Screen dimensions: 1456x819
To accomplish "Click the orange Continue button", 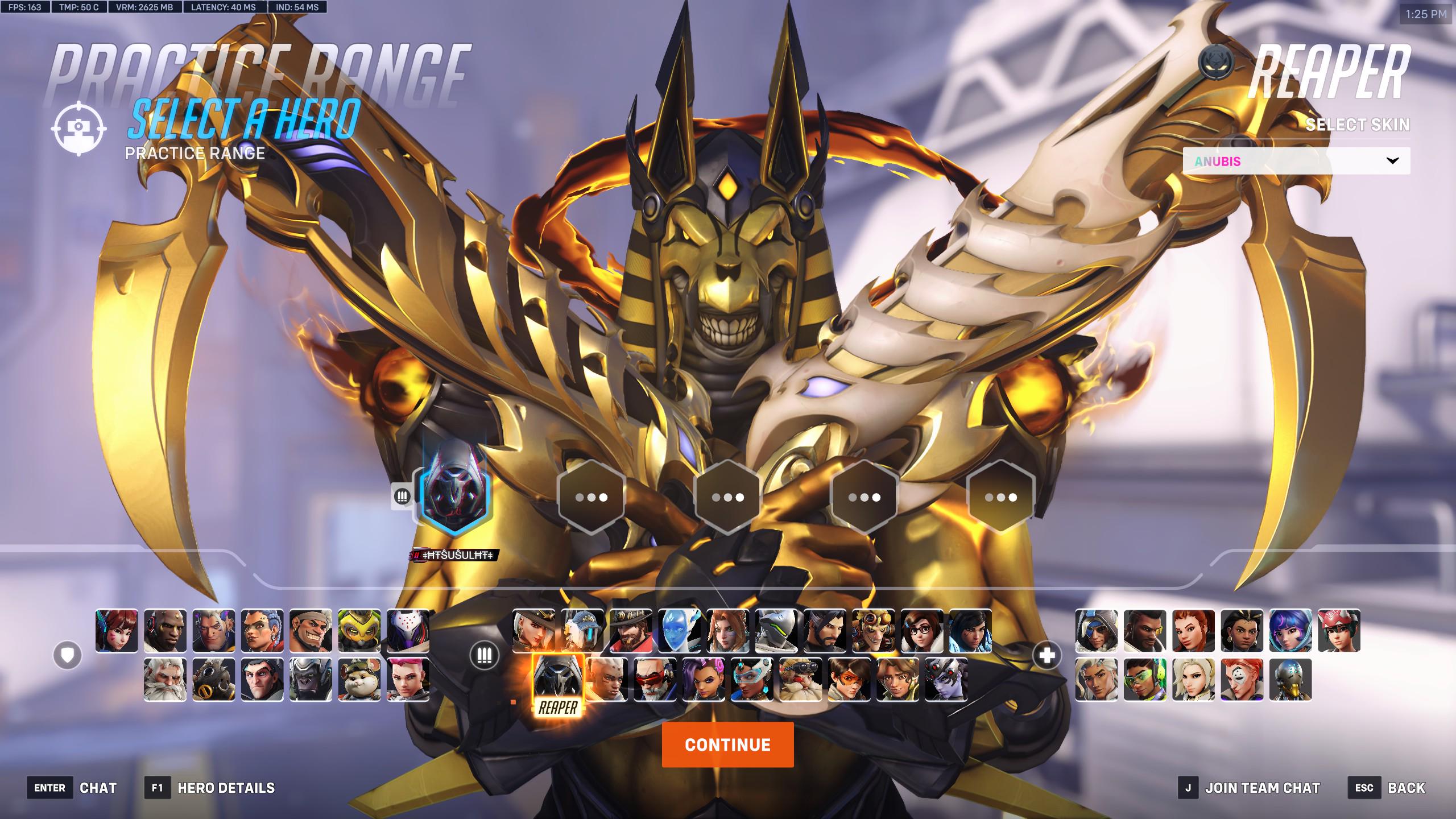I will [727, 744].
